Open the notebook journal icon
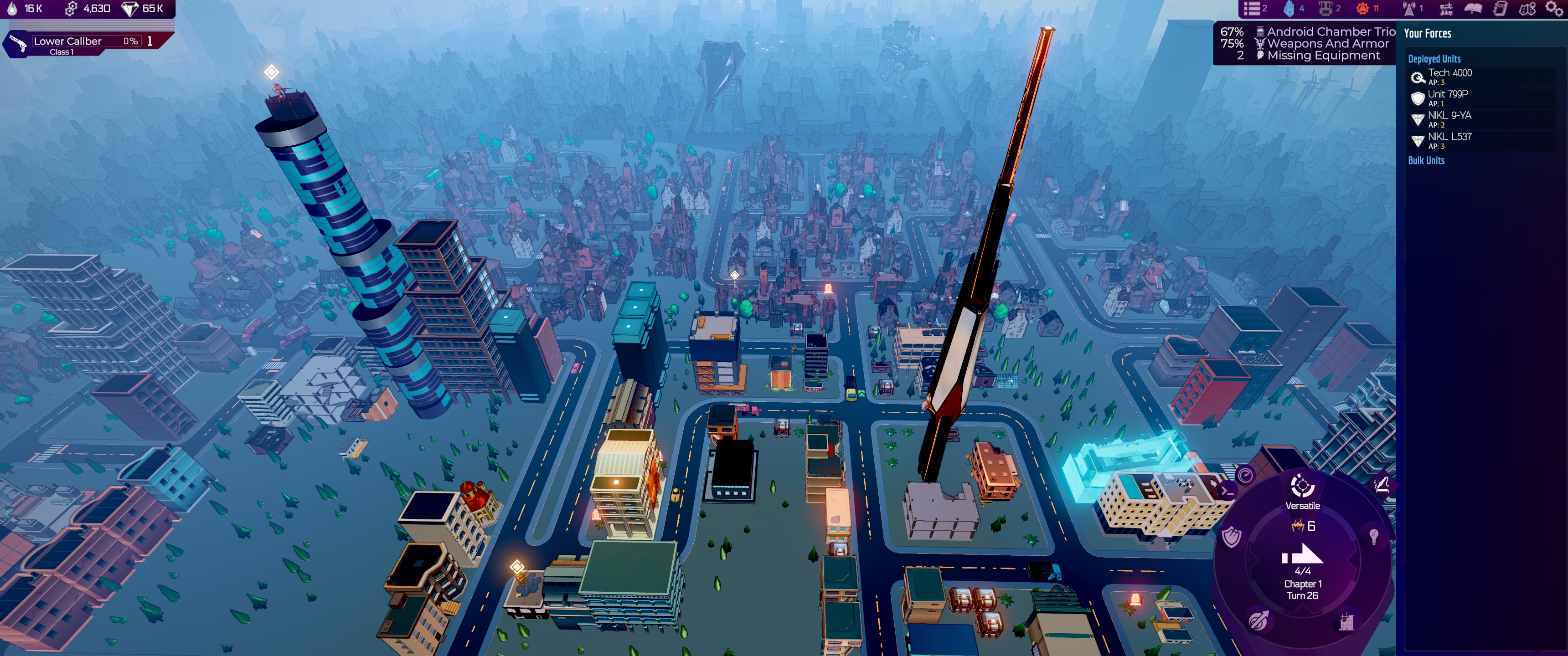1568x656 pixels. 1500,9
